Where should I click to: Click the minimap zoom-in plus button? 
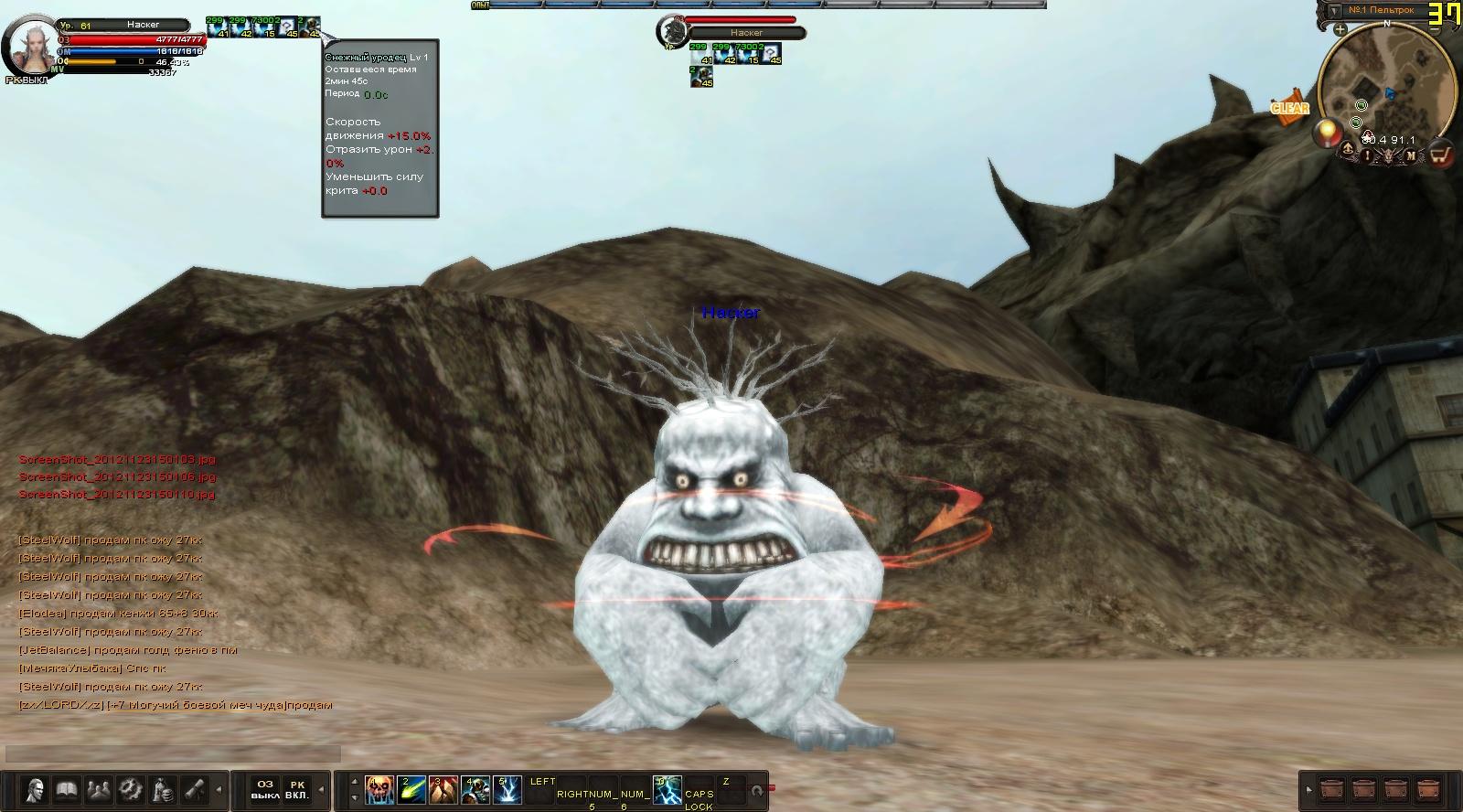click(x=1340, y=30)
